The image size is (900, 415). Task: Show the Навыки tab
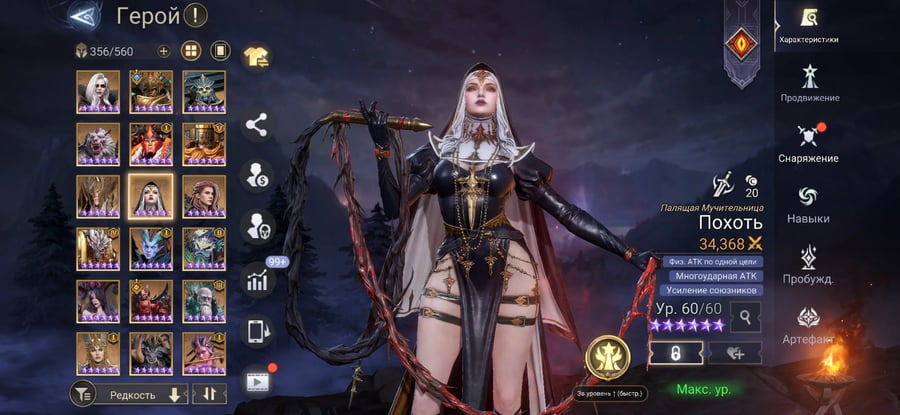pyautogui.click(x=808, y=203)
